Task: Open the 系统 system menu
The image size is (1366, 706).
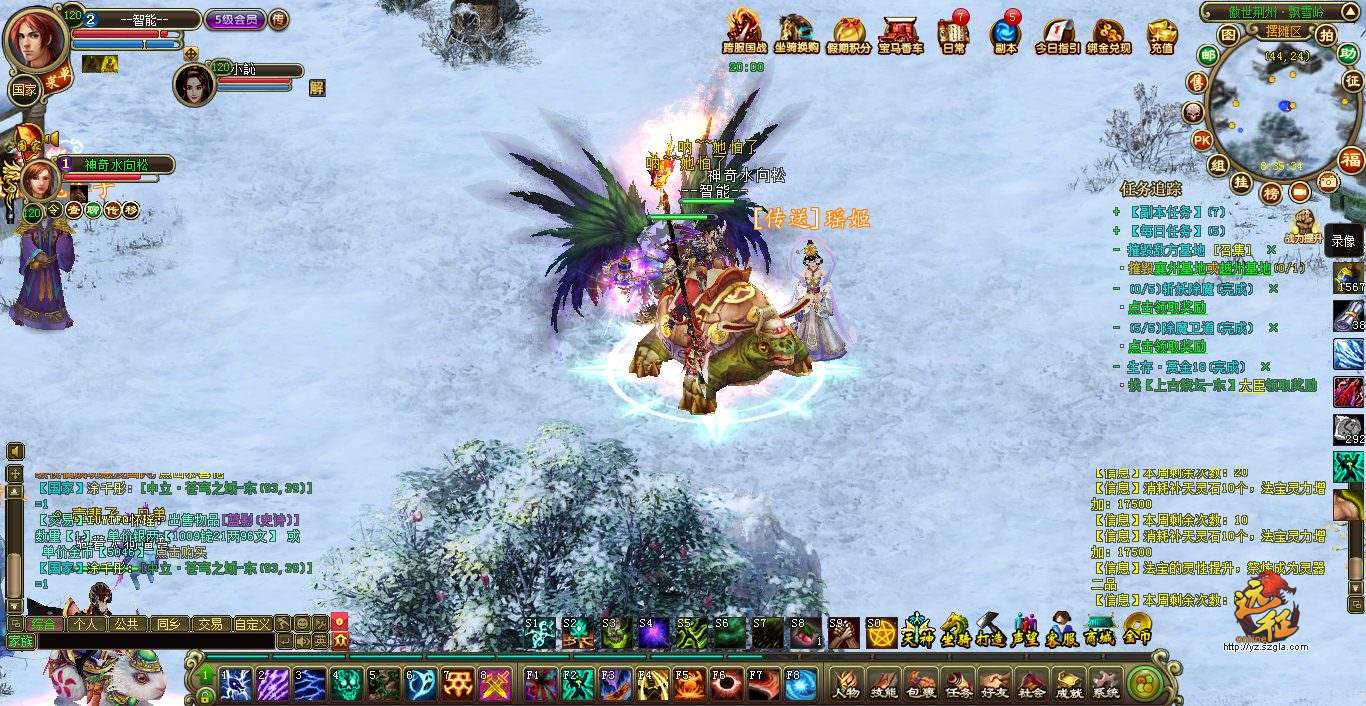Action: coord(1105,684)
